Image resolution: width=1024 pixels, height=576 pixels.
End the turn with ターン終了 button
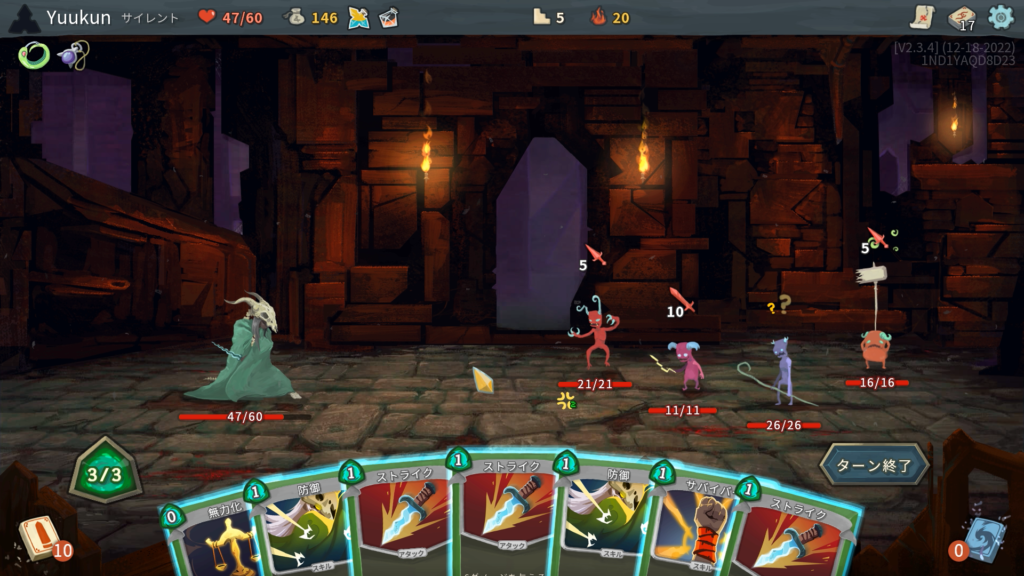[x=875, y=465]
